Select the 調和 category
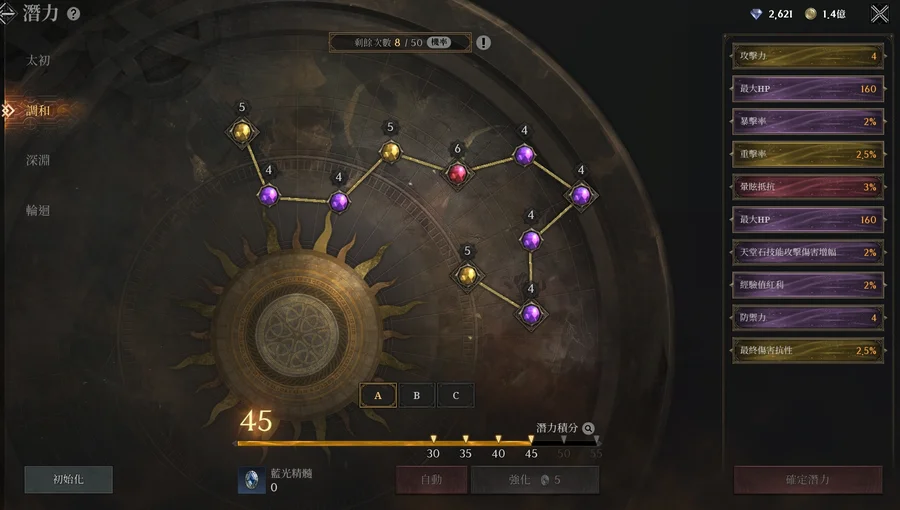Viewport: 900px width, 510px height. [38, 110]
